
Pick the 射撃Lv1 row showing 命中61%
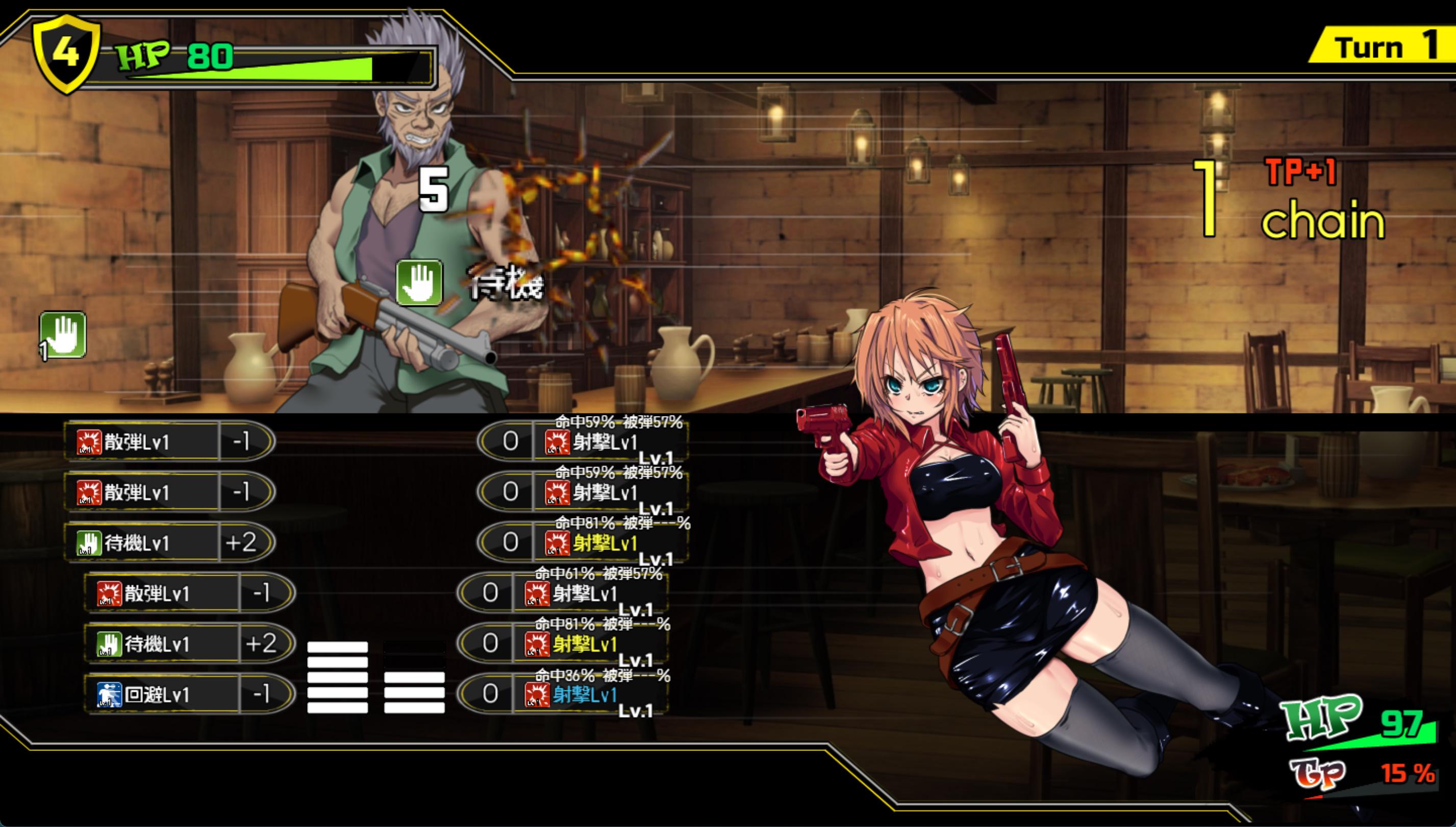coord(584,593)
